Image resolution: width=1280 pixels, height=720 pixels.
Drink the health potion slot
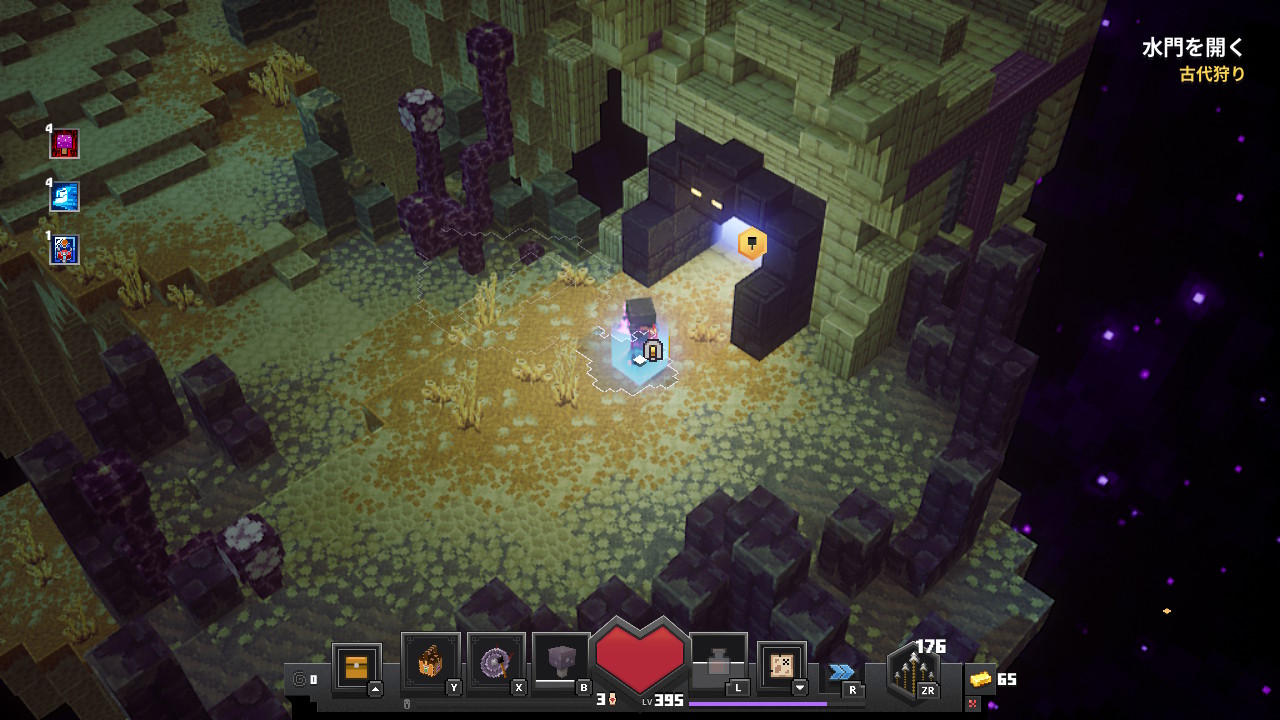tap(718, 663)
